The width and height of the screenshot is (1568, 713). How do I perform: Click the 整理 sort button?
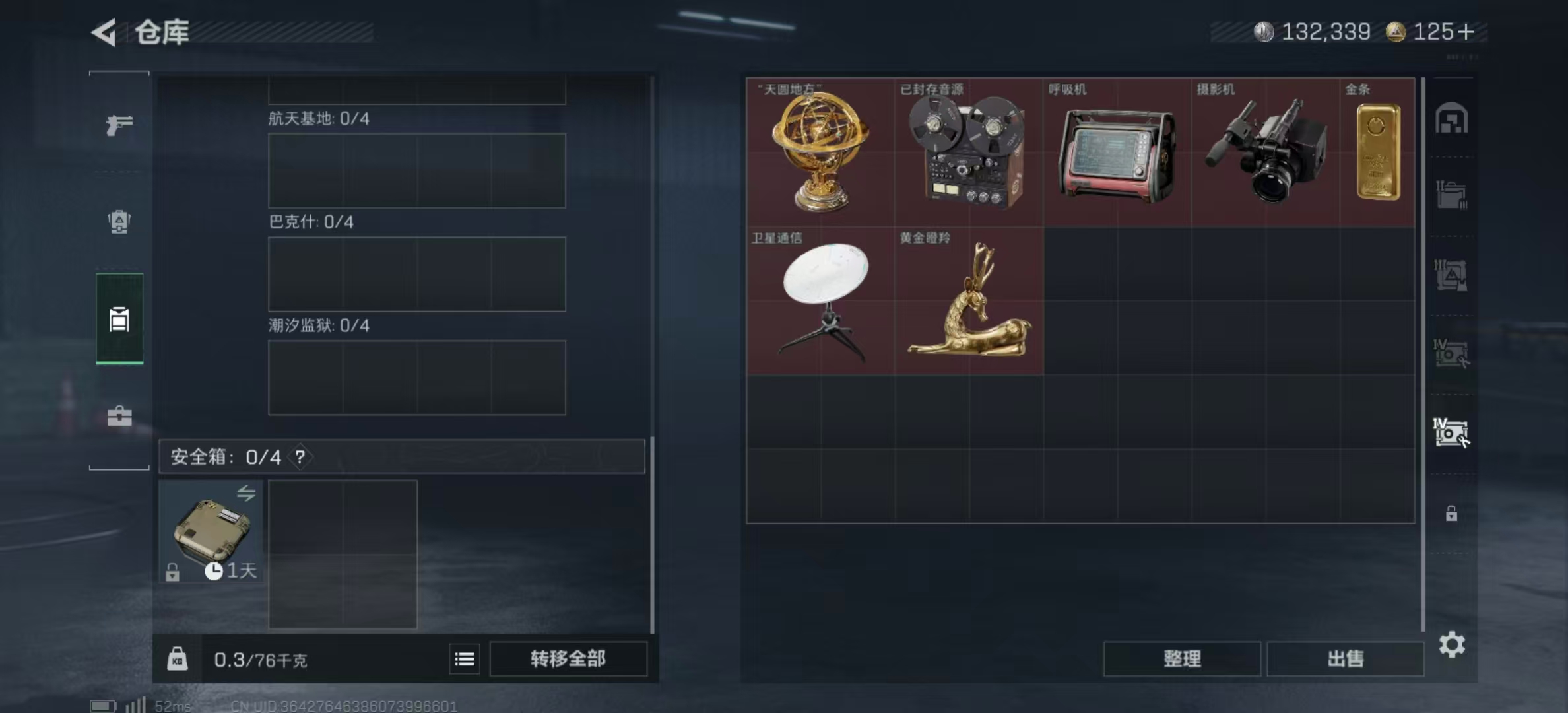1181,659
